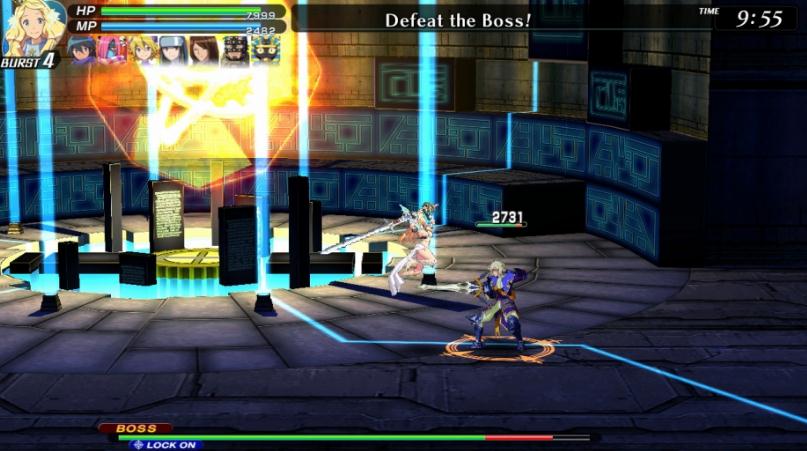Select the small blonde party member portrait

[143, 50]
